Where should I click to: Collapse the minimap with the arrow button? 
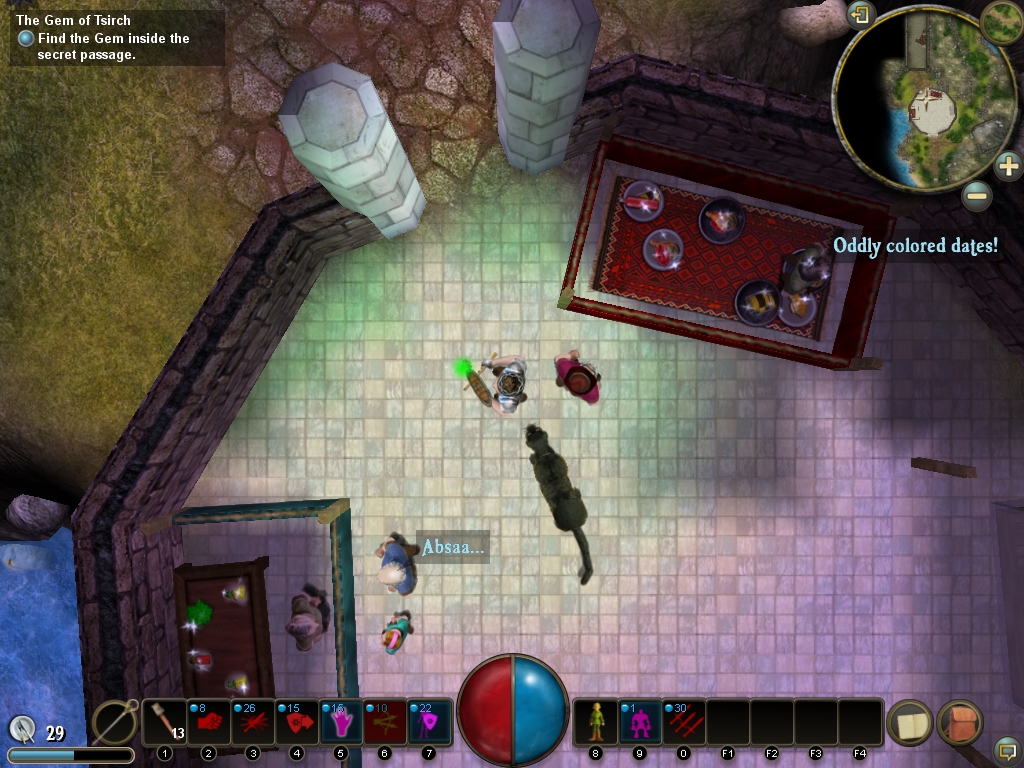pyautogui.click(x=860, y=15)
